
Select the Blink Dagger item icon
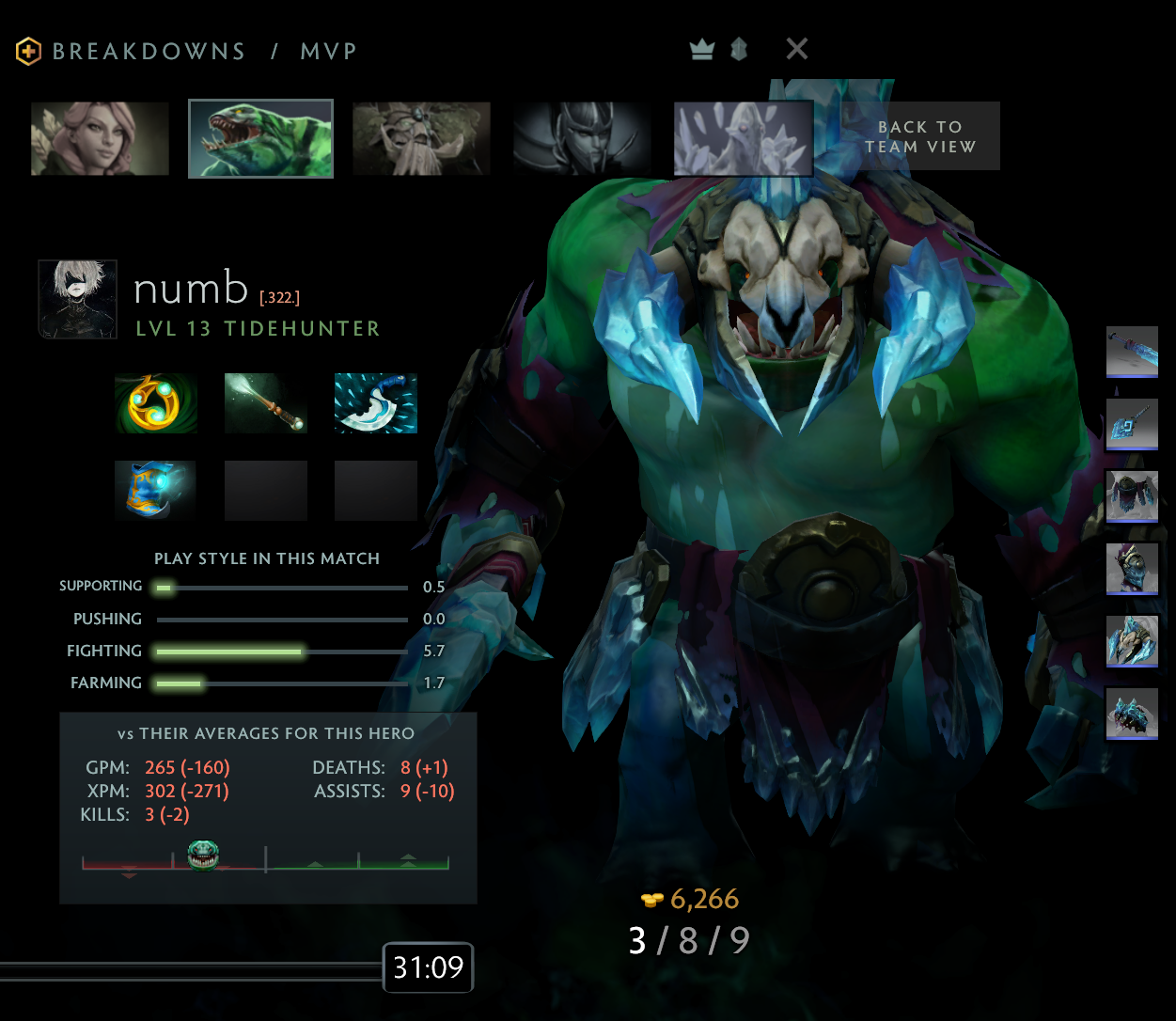click(376, 403)
